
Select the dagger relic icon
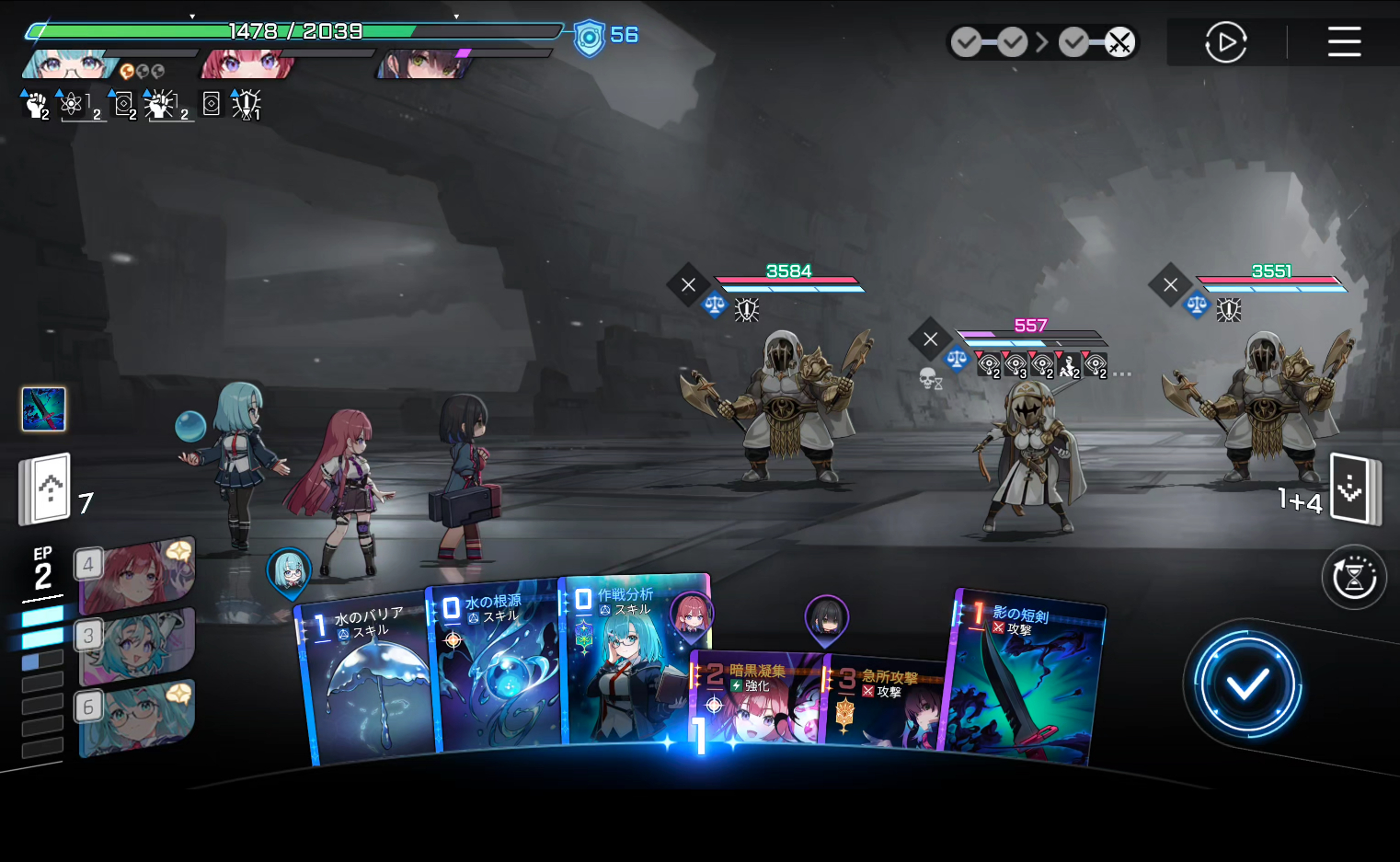43,408
